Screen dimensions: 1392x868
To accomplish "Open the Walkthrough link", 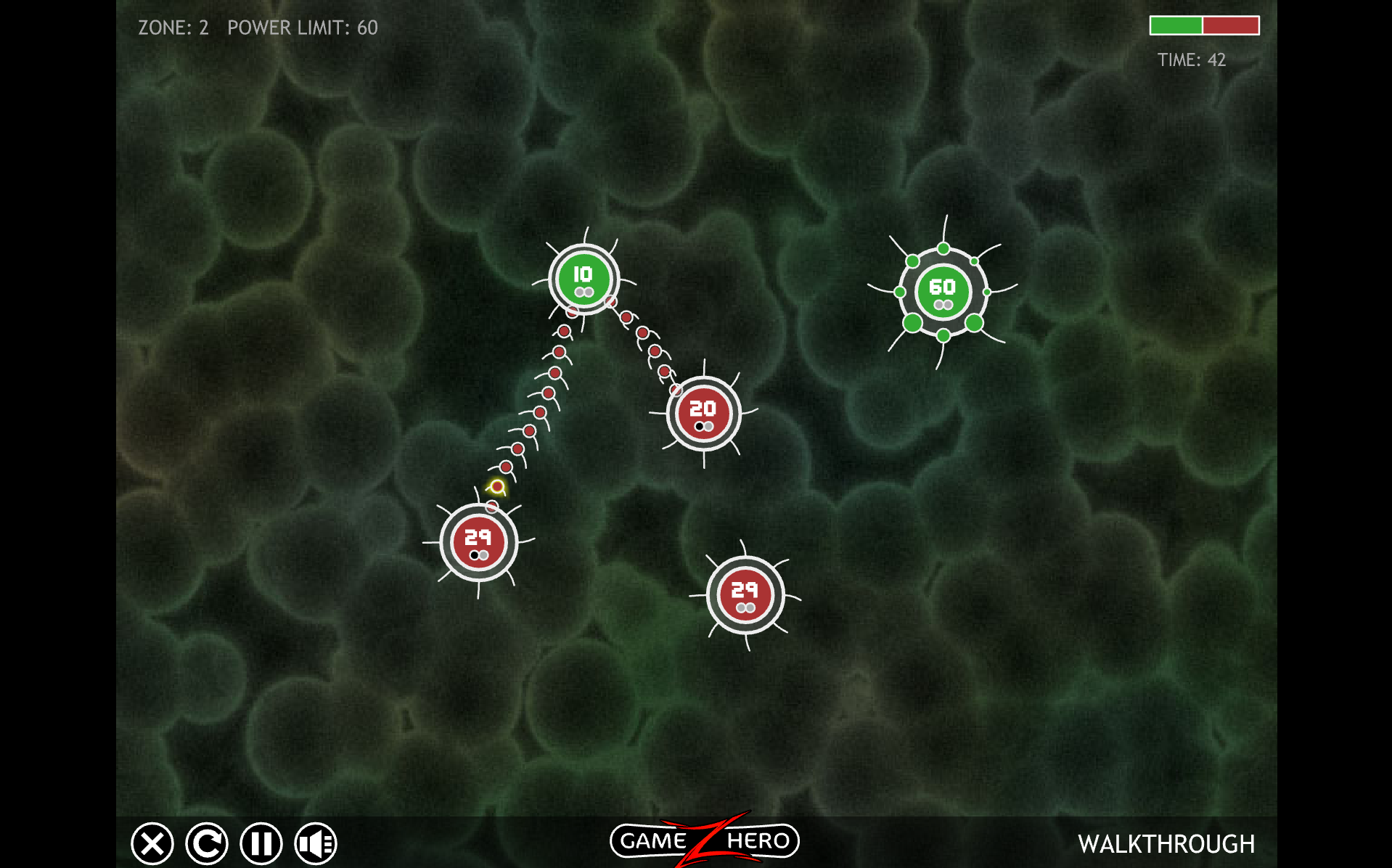I will 1166,844.
